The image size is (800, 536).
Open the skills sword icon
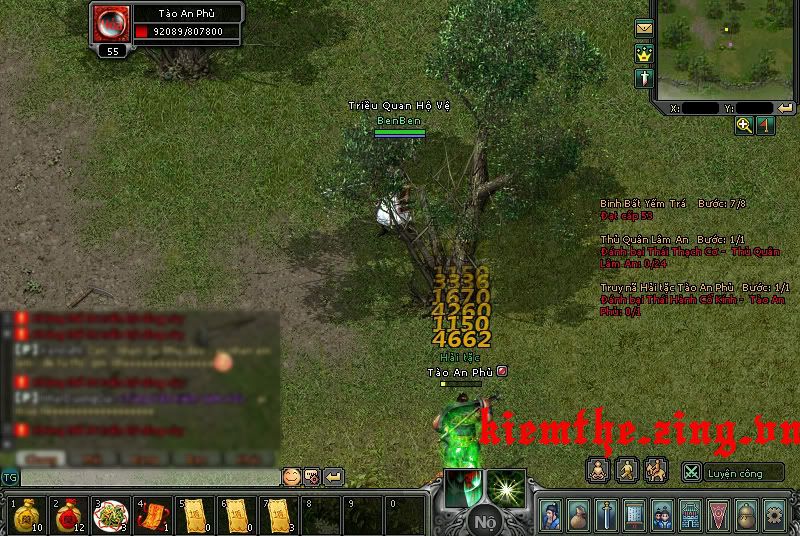(606, 515)
